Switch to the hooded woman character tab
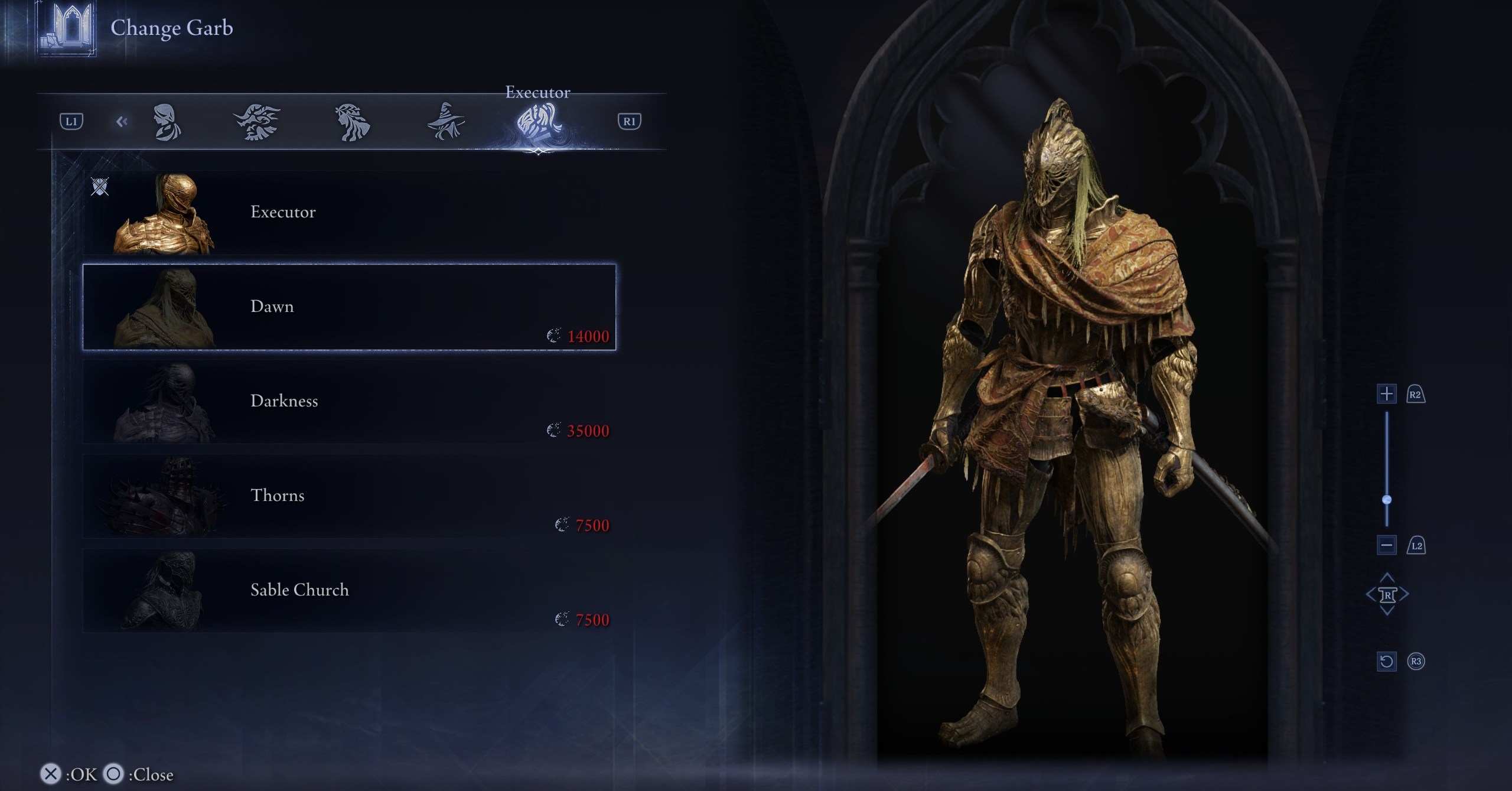Viewport: 1512px width, 791px height. point(167,122)
